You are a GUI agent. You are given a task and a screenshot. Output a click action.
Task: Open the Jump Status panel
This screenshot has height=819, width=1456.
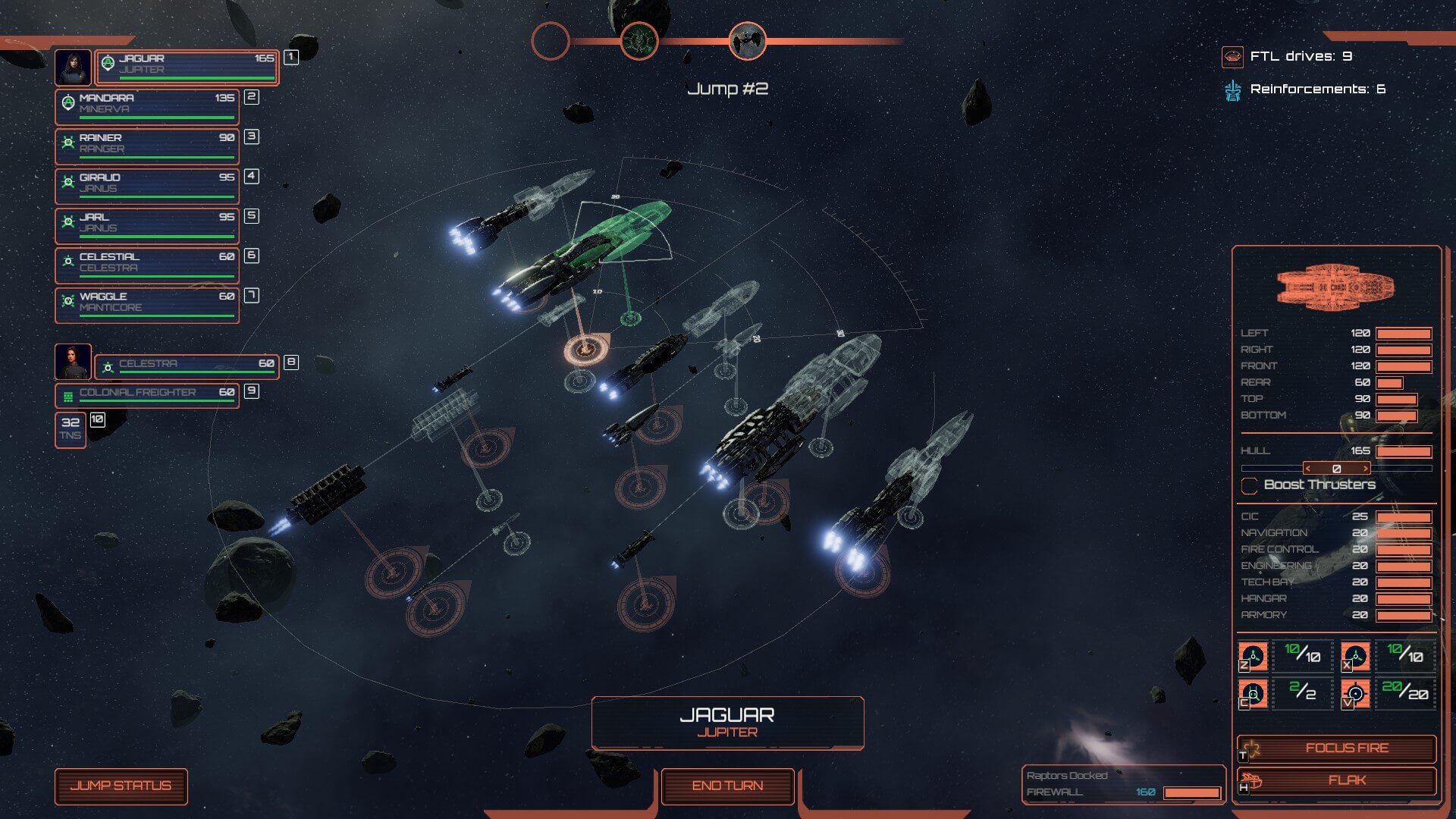pos(121,786)
